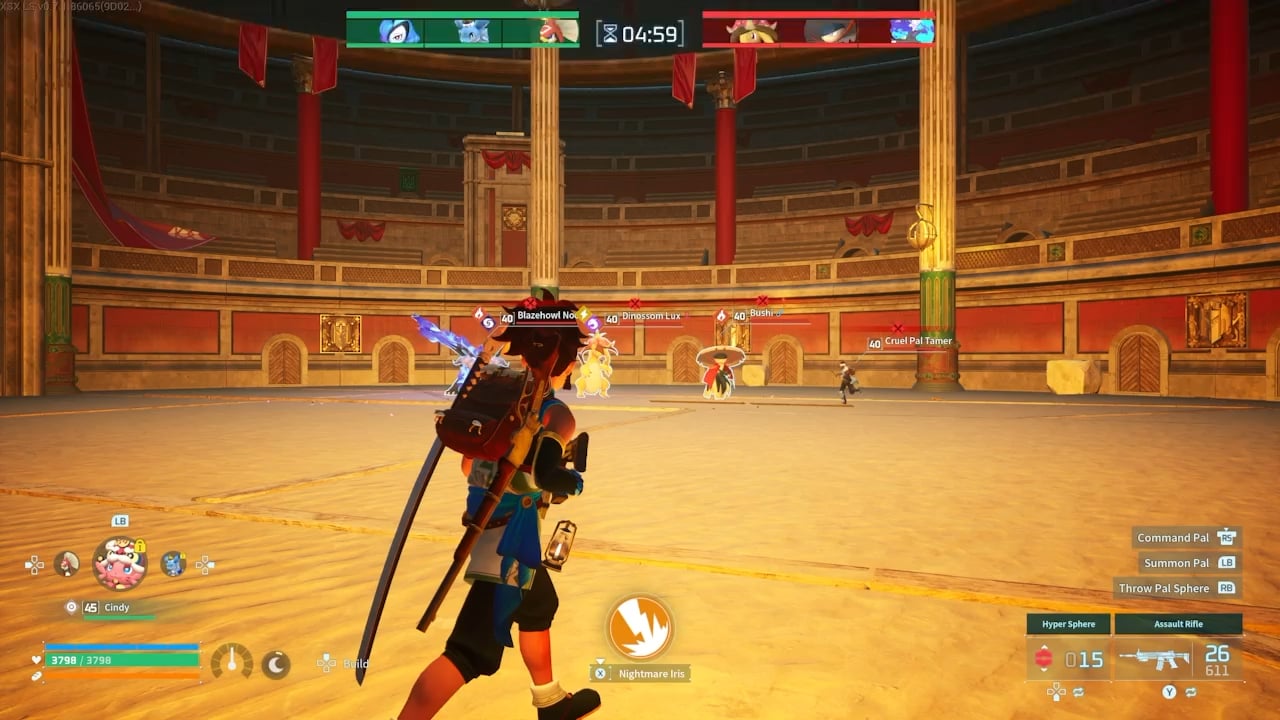Click the blue dragon Pal in green team
This screenshot has width=1280, height=720.
471,32
